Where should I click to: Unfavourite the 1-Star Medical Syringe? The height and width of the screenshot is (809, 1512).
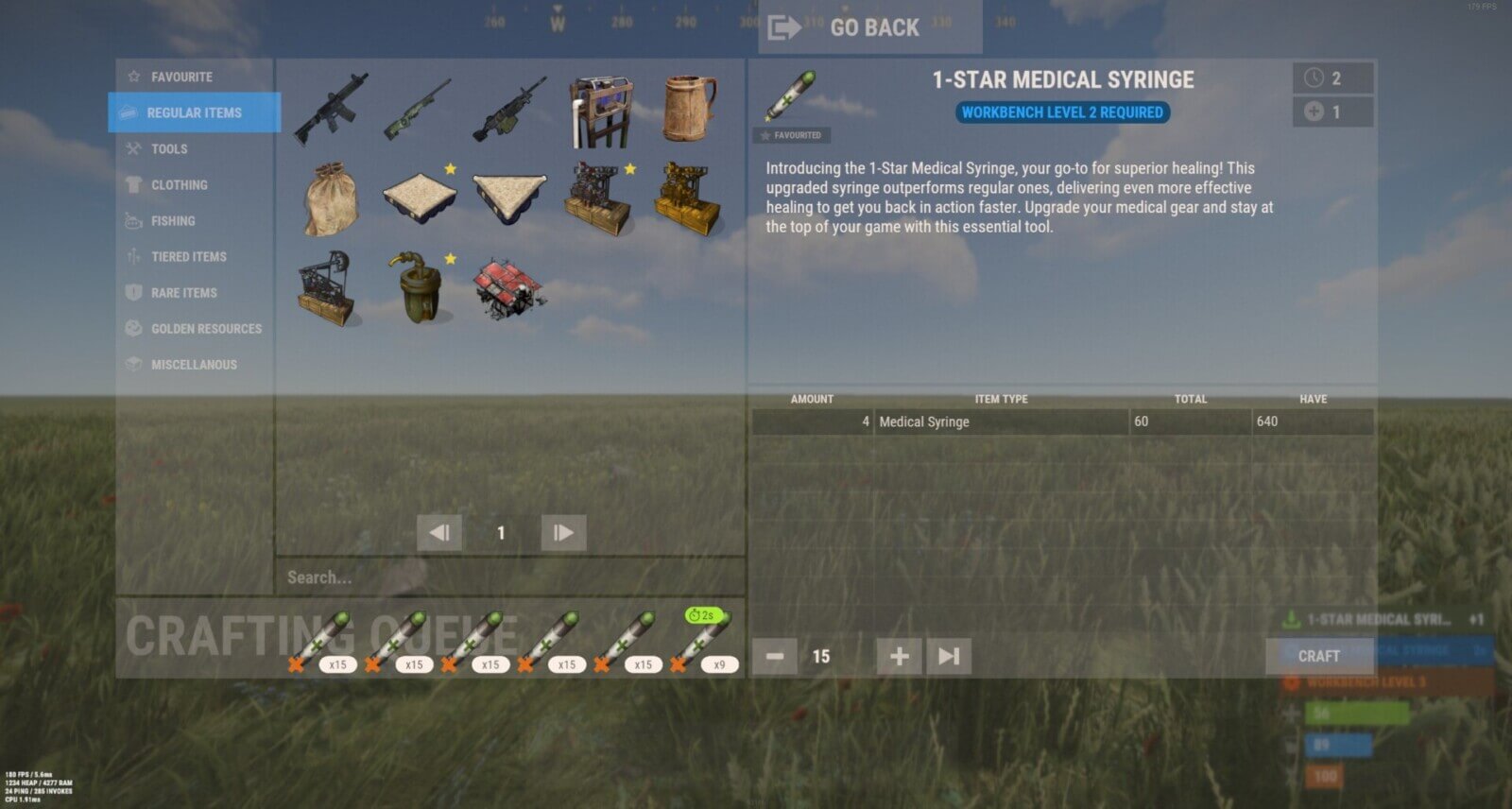[794, 135]
